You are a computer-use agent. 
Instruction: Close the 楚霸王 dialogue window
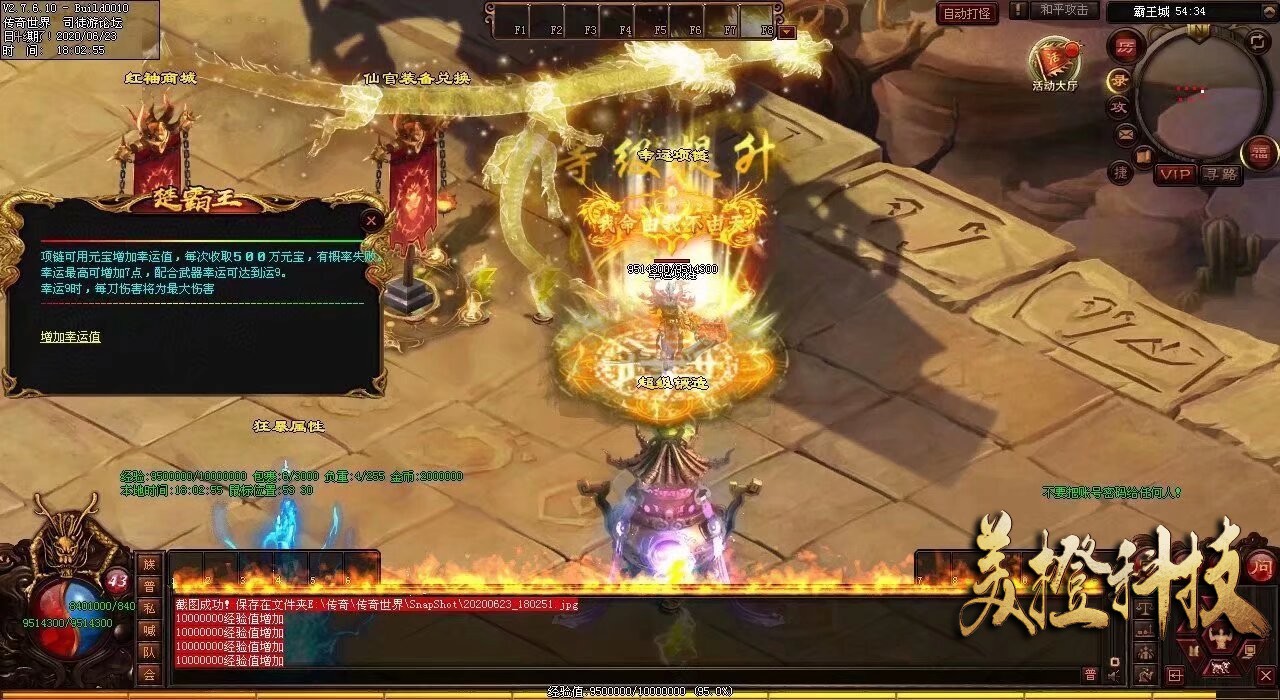click(x=372, y=220)
